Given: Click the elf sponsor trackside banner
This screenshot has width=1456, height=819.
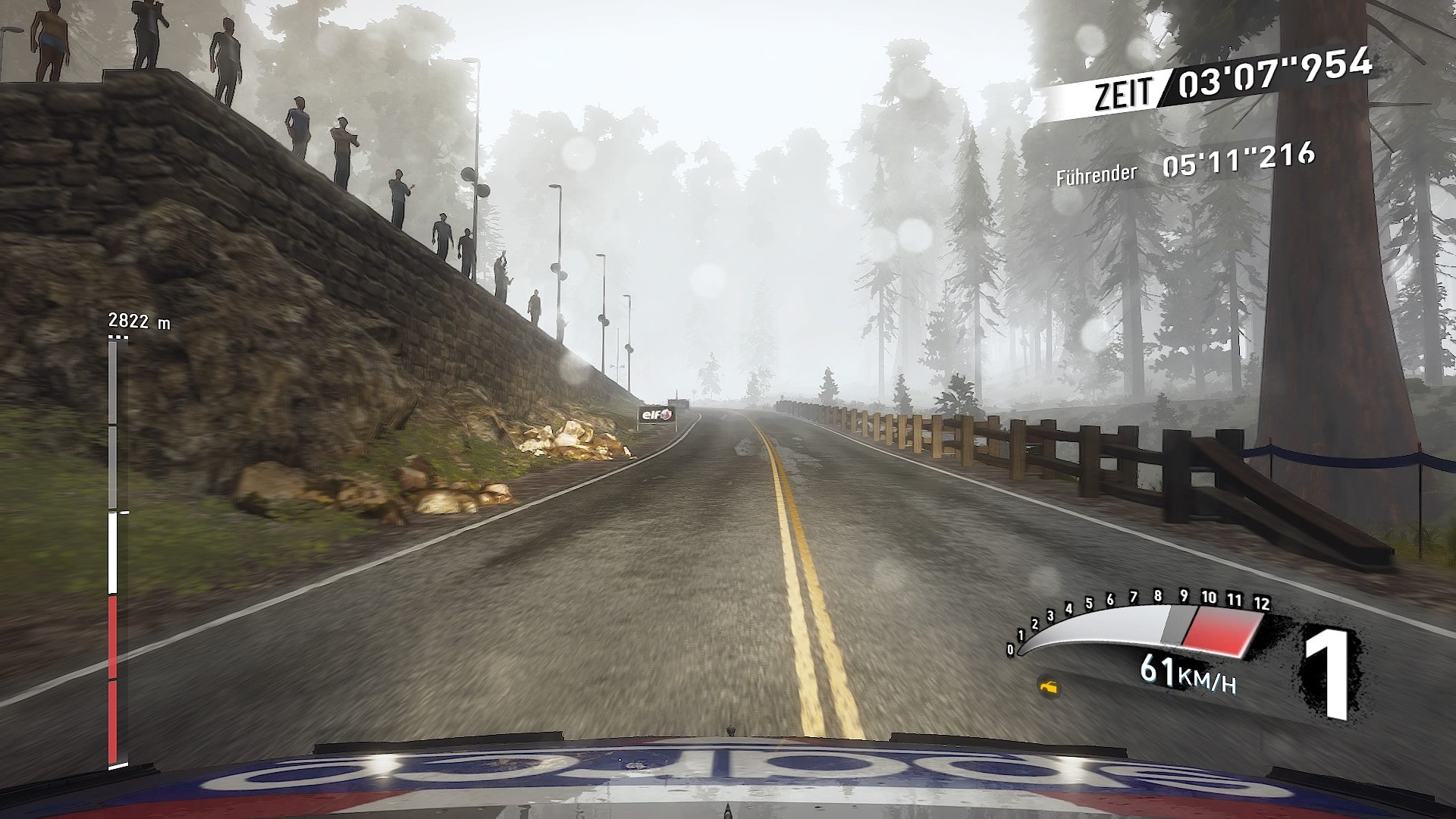Looking at the screenshot, I should tap(657, 414).
